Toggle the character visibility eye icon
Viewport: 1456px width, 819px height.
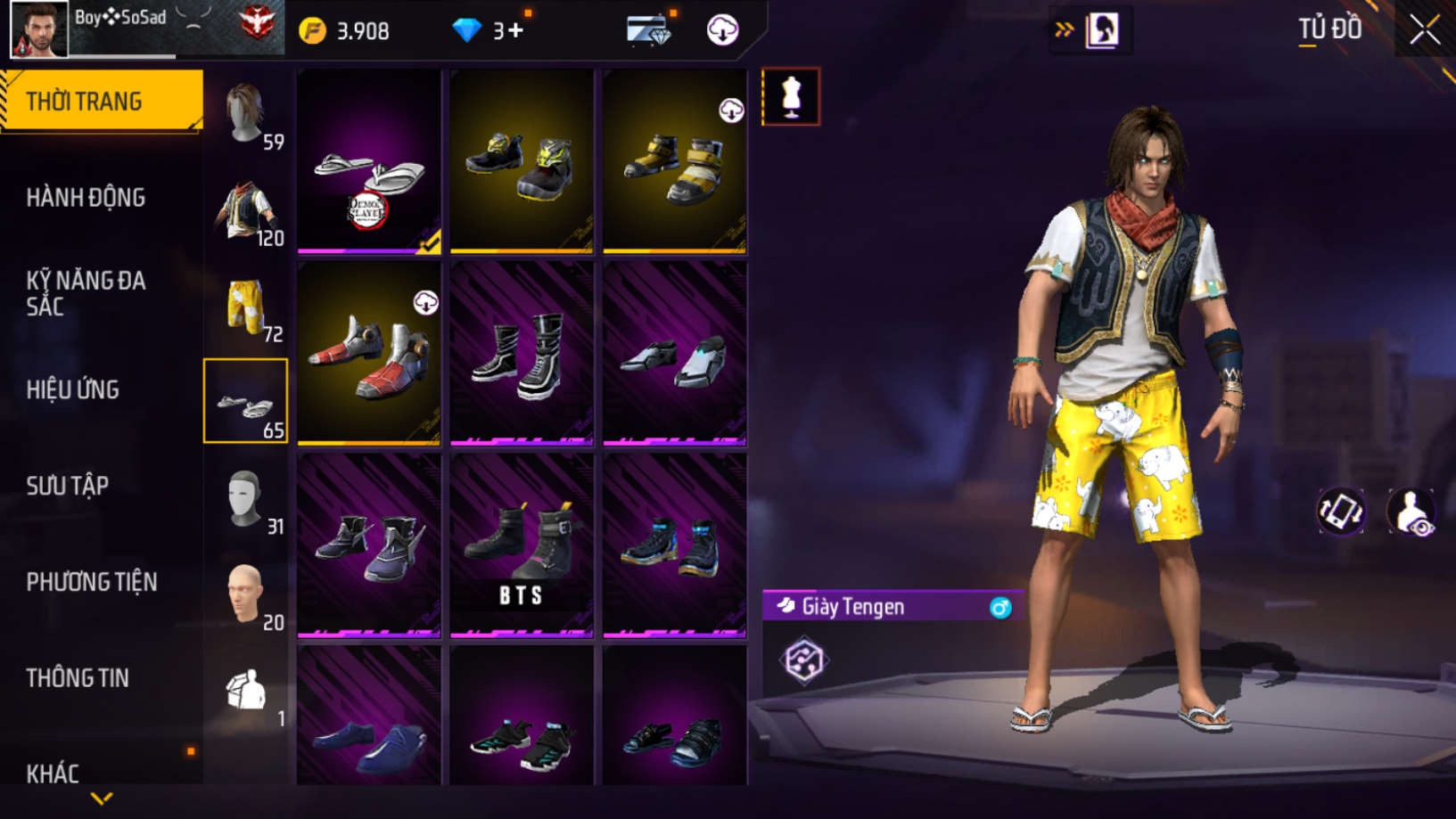pyautogui.click(x=1411, y=512)
